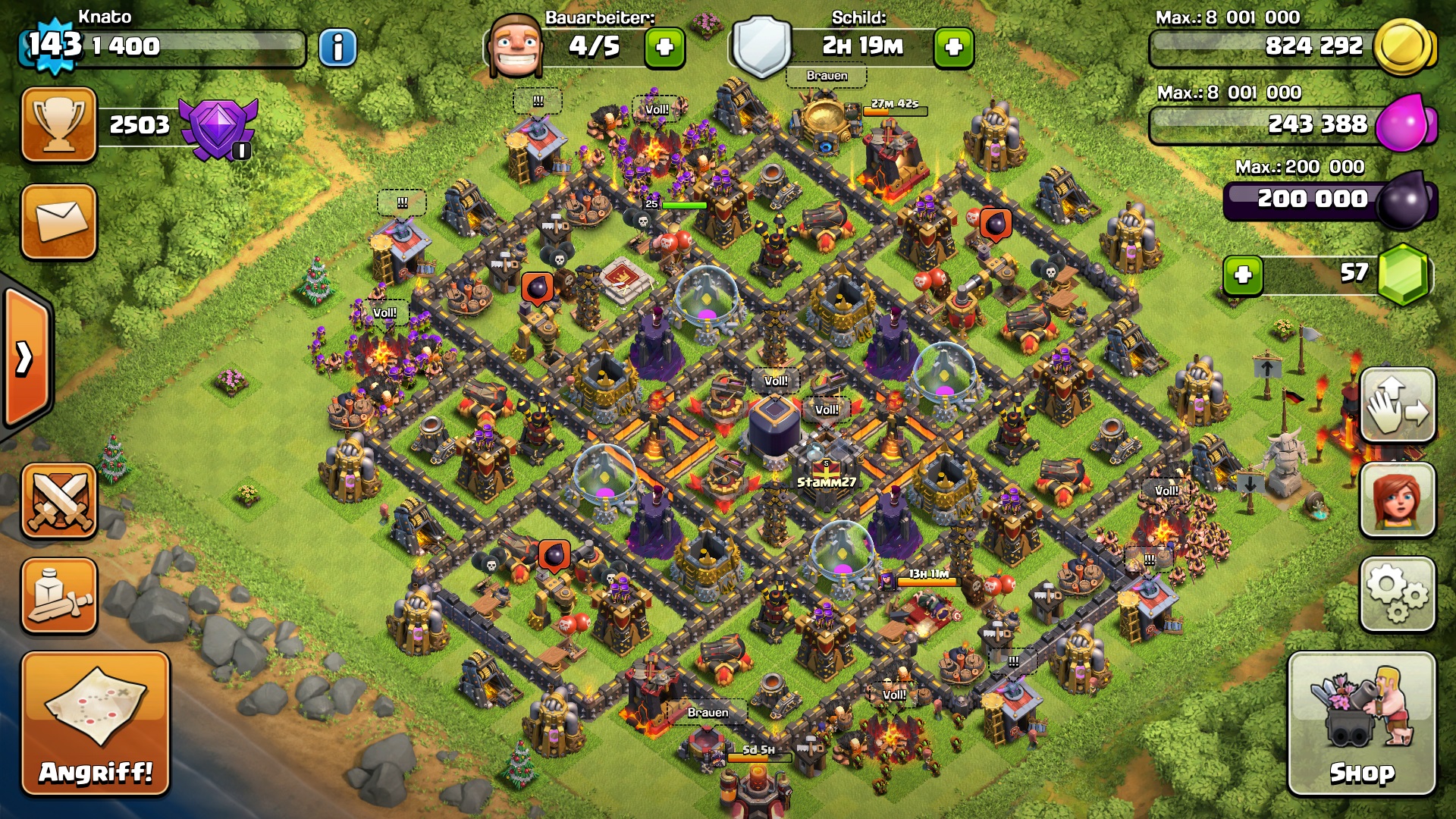Show the trophy rankings
The image size is (1456, 819).
coord(59,124)
